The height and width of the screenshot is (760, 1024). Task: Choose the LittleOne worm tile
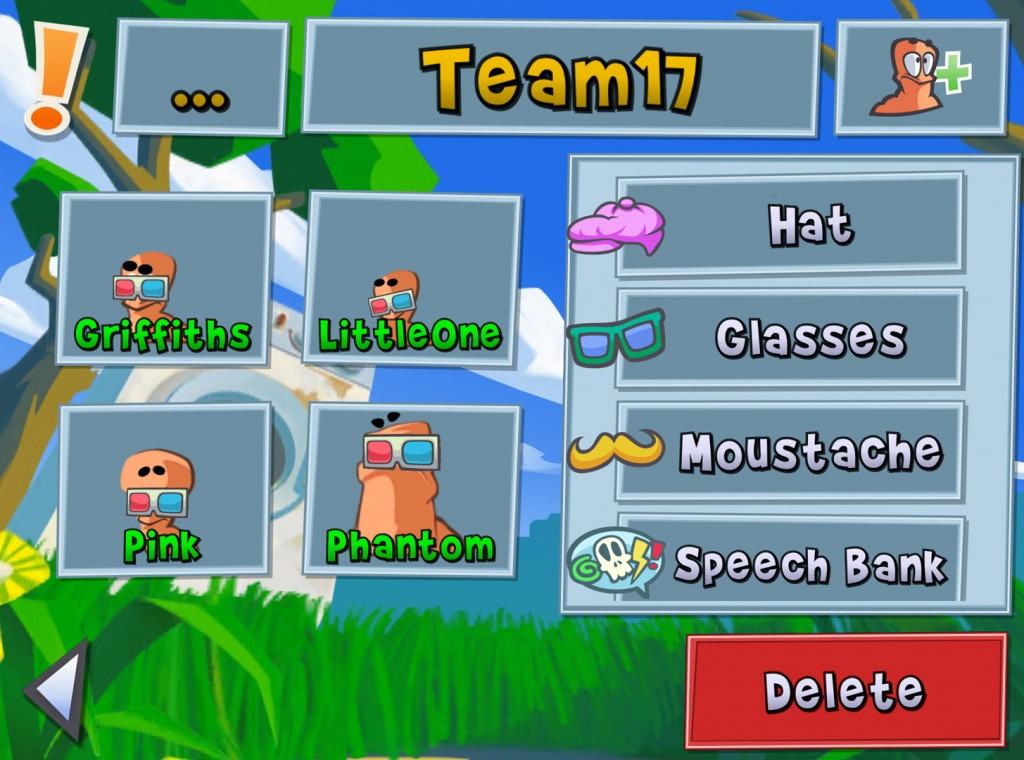[x=412, y=279]
